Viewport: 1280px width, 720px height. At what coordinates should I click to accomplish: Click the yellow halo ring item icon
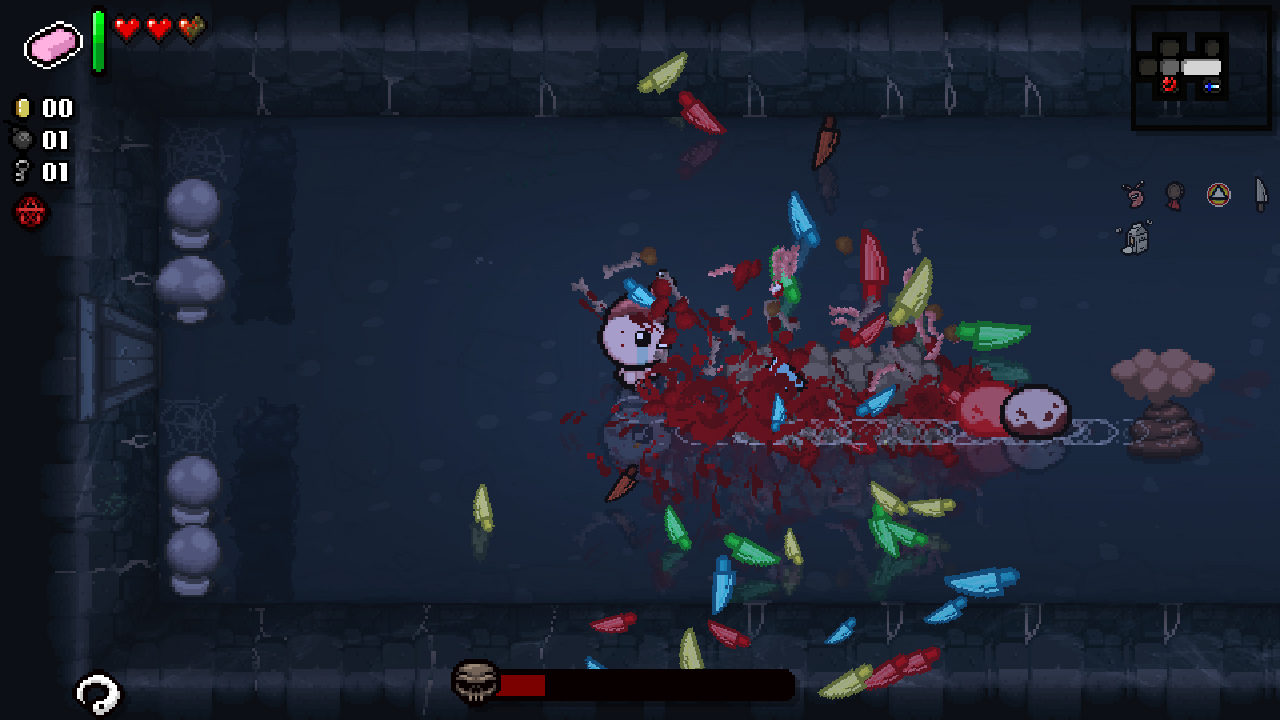(1218, 193)
